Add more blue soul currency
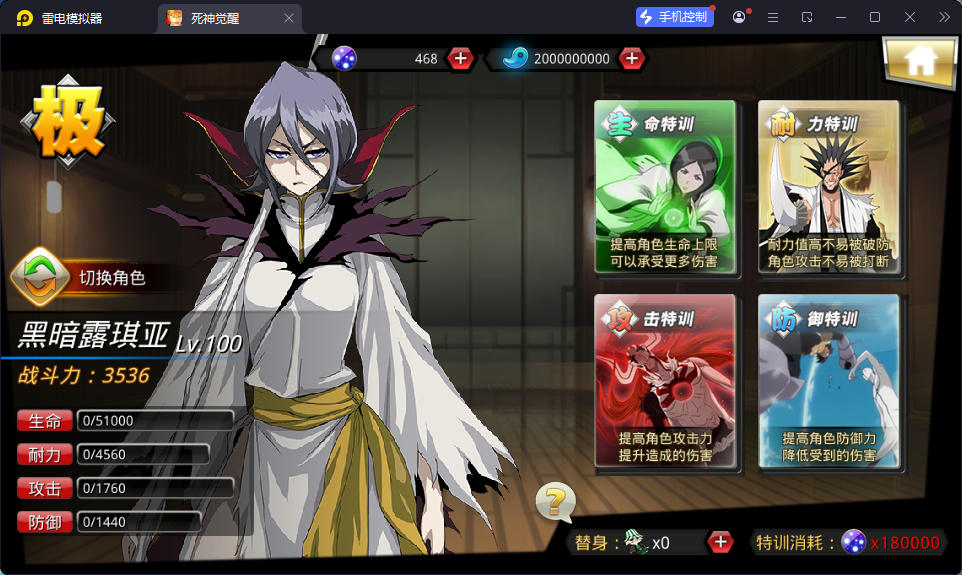The width and height of the screenshot is (962, 575). click(631, 58)
